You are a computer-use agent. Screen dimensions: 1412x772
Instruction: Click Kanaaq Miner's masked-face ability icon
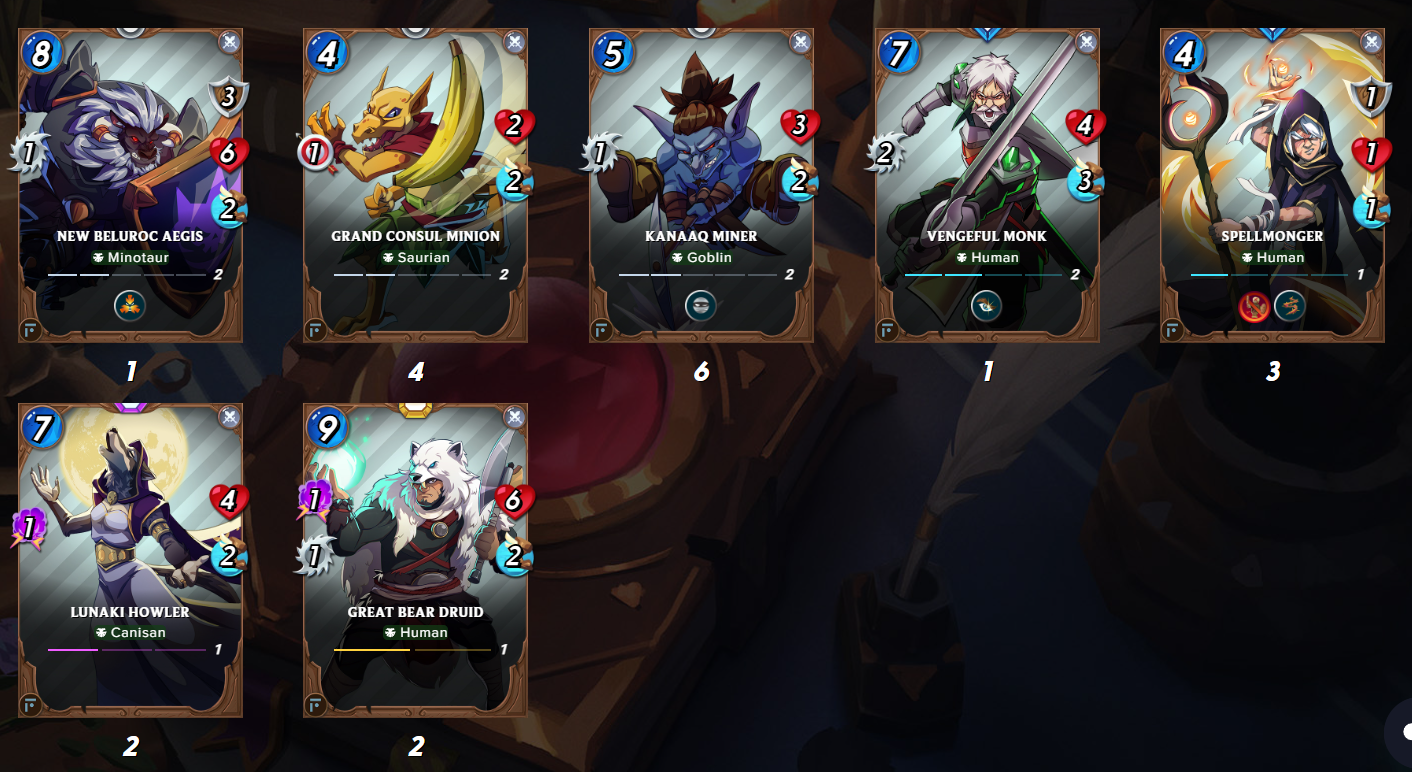pos(701,305)
